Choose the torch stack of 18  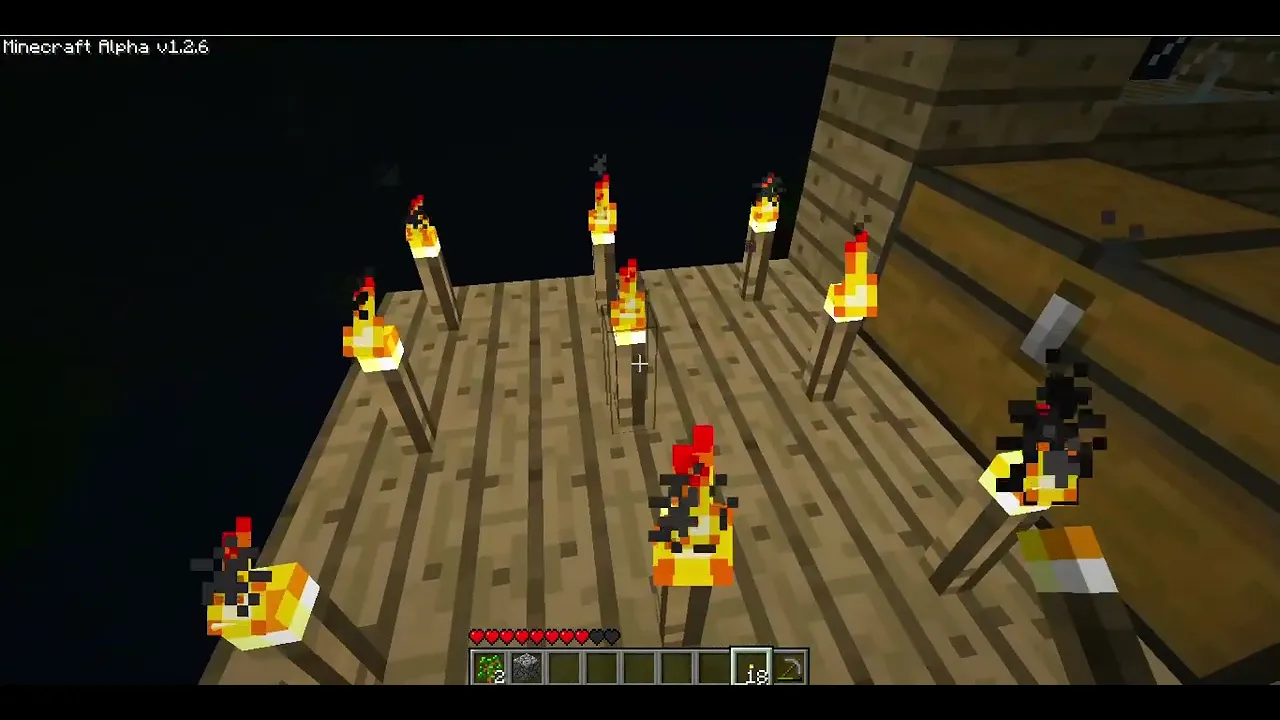pos(752,668)
